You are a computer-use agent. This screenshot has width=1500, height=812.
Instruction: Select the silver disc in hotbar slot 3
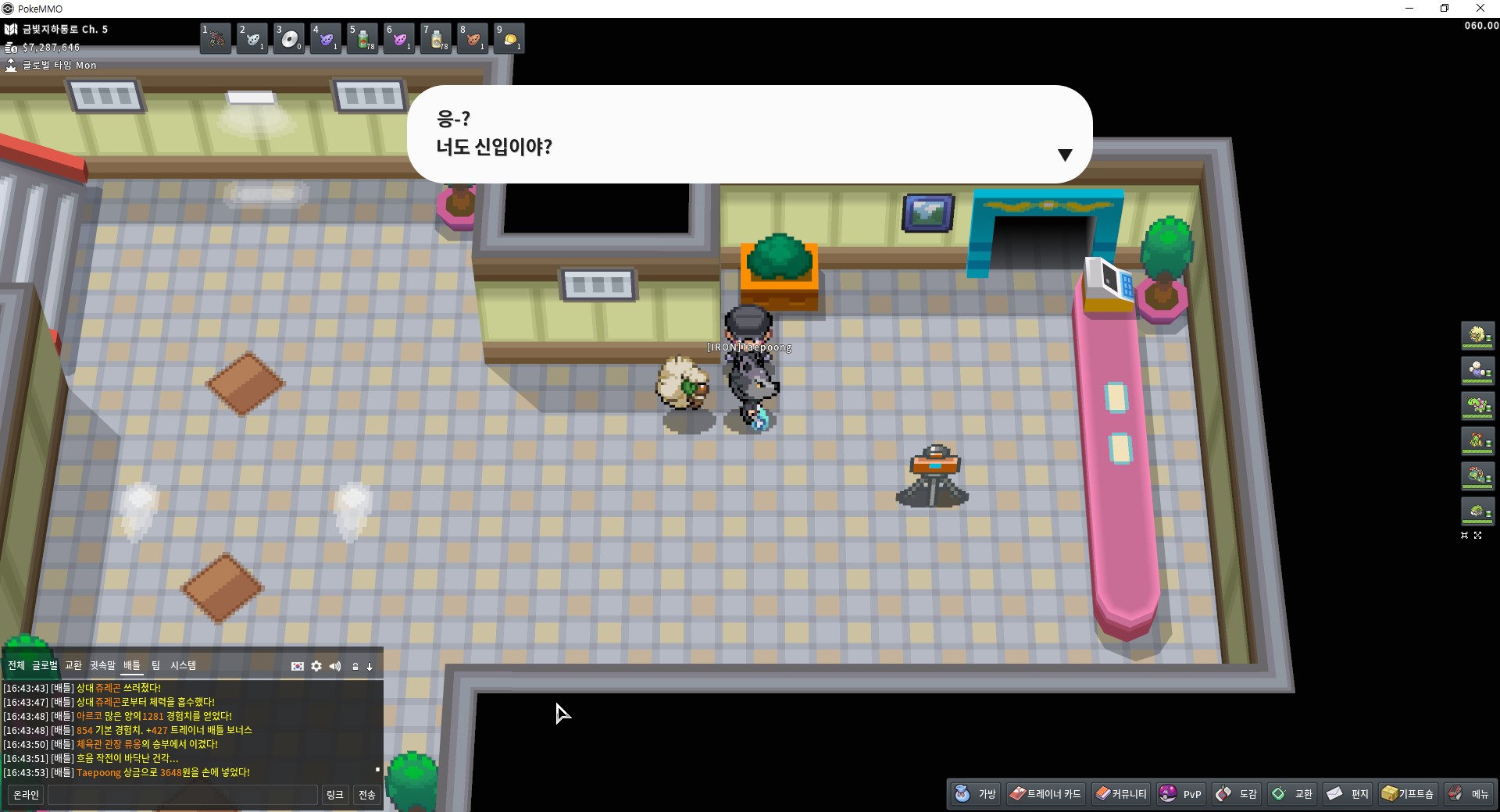click(289, 38)
